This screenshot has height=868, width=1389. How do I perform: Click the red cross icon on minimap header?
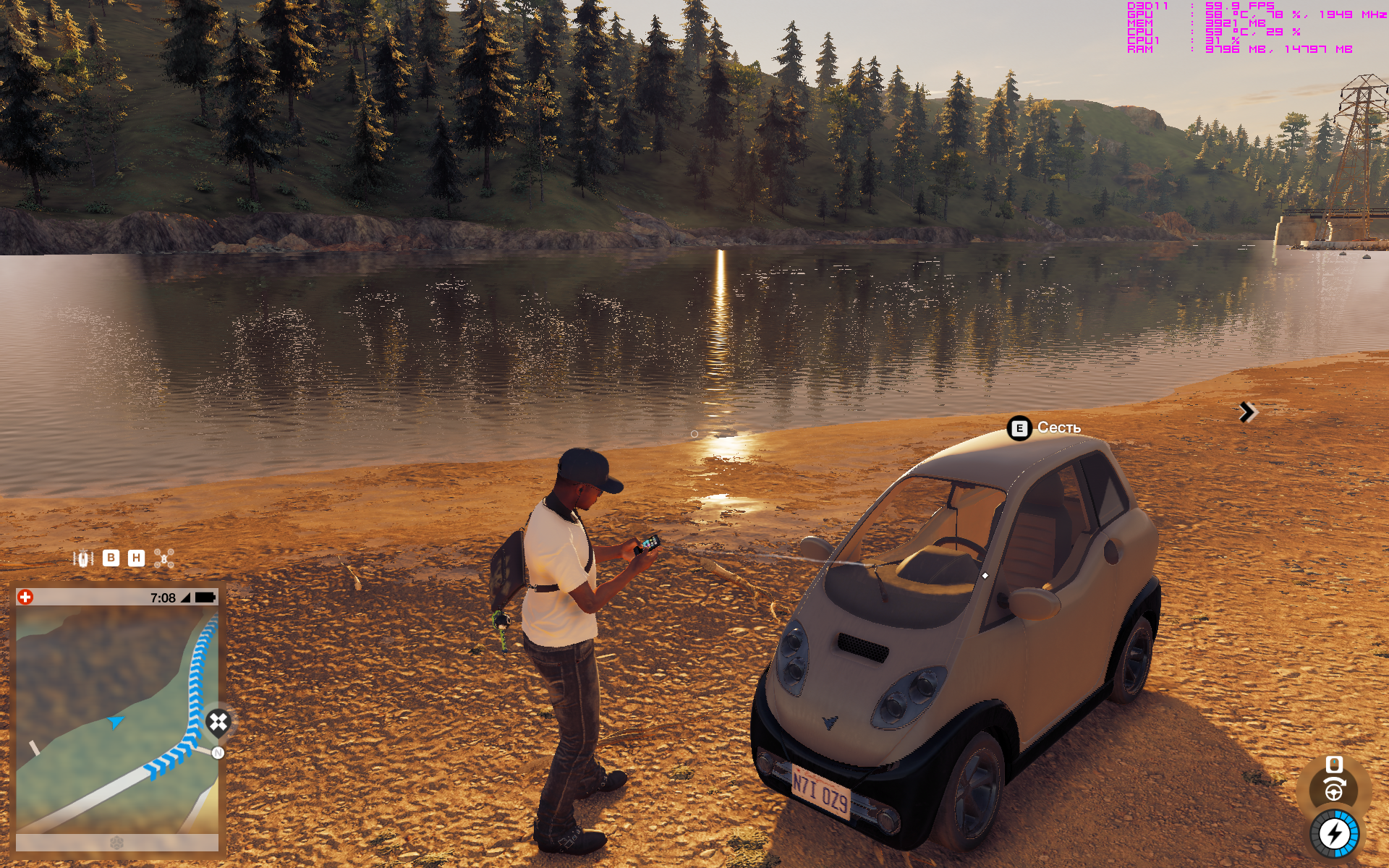pyautogui.click(x=25, y=597)
